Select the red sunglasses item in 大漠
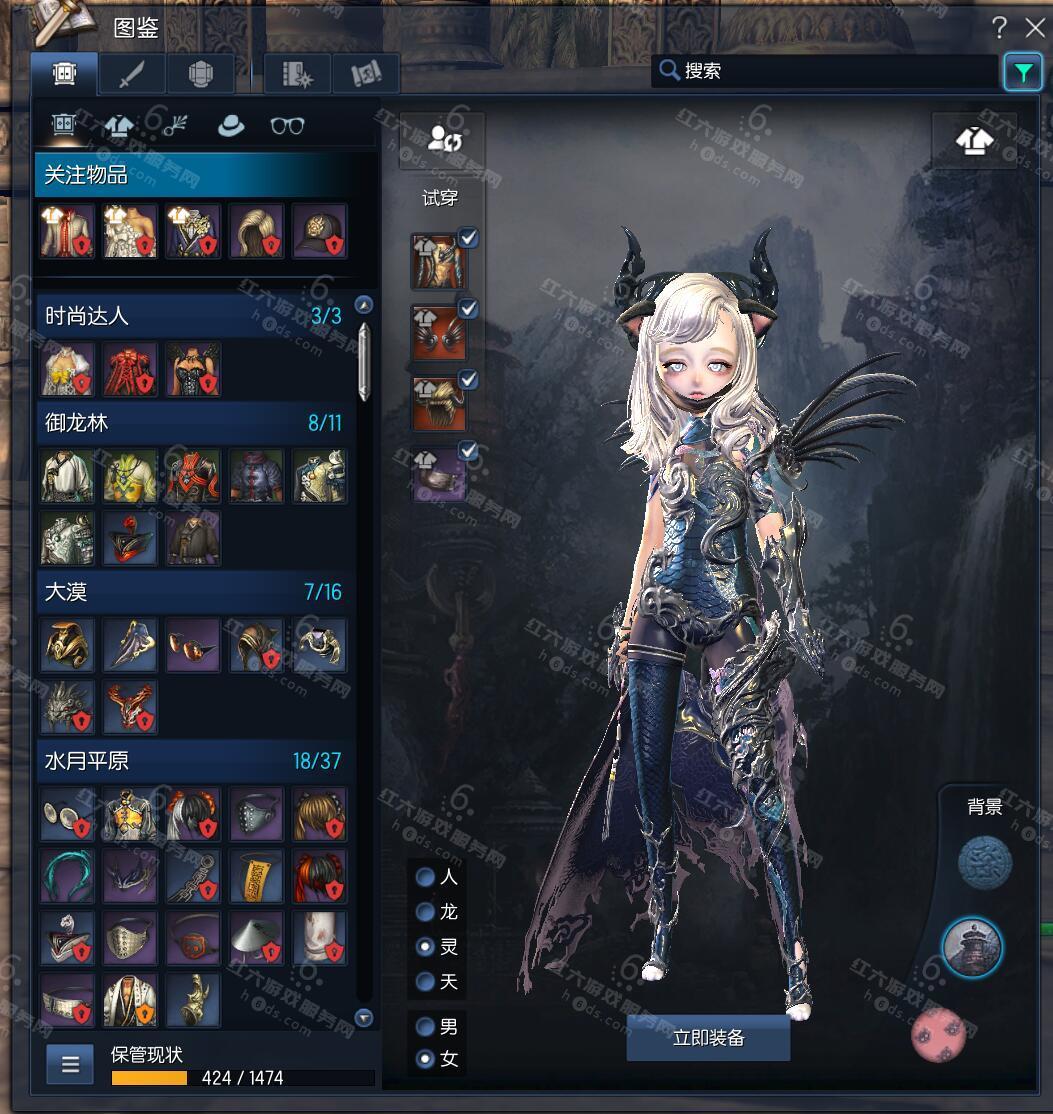 [x=194, y=645]
